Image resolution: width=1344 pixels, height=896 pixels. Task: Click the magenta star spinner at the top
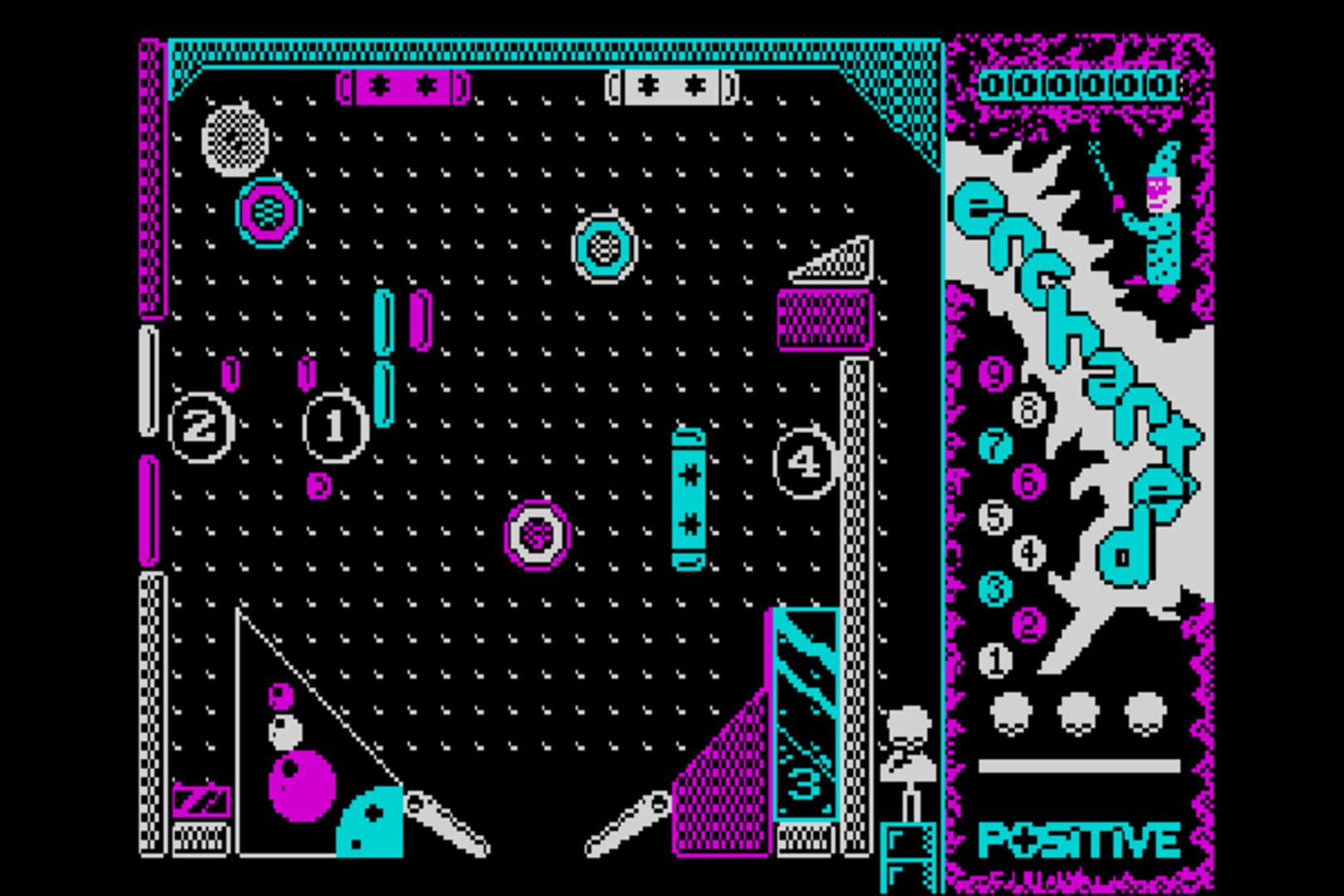click(404, 84)
